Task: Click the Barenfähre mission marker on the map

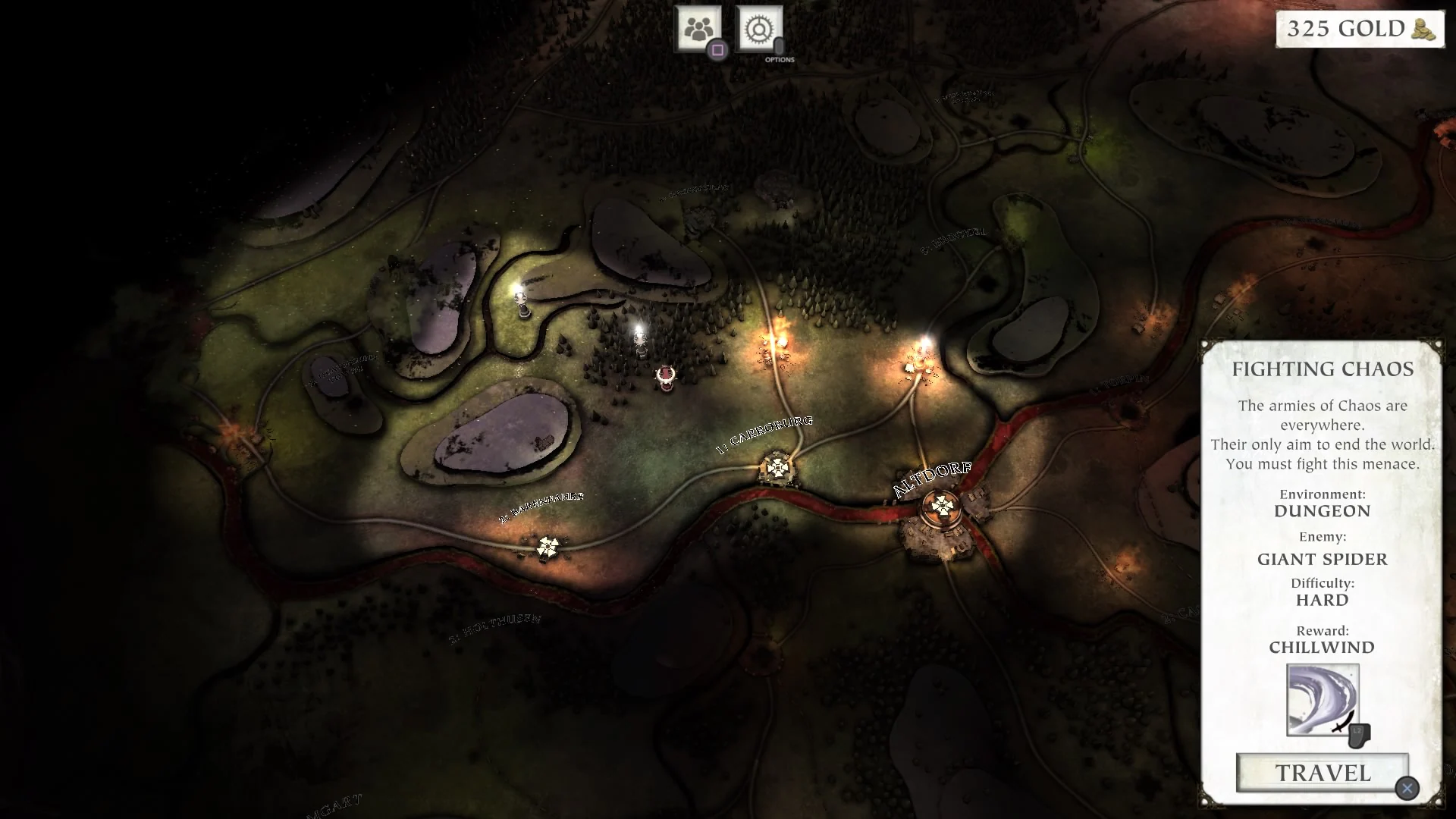Action: [x=547, y=546]
